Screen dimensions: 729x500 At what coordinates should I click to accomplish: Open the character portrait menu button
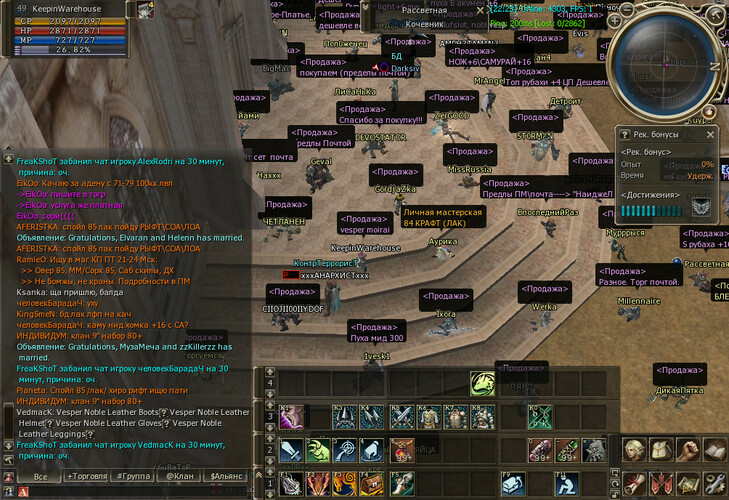click(x=634, y=451)
